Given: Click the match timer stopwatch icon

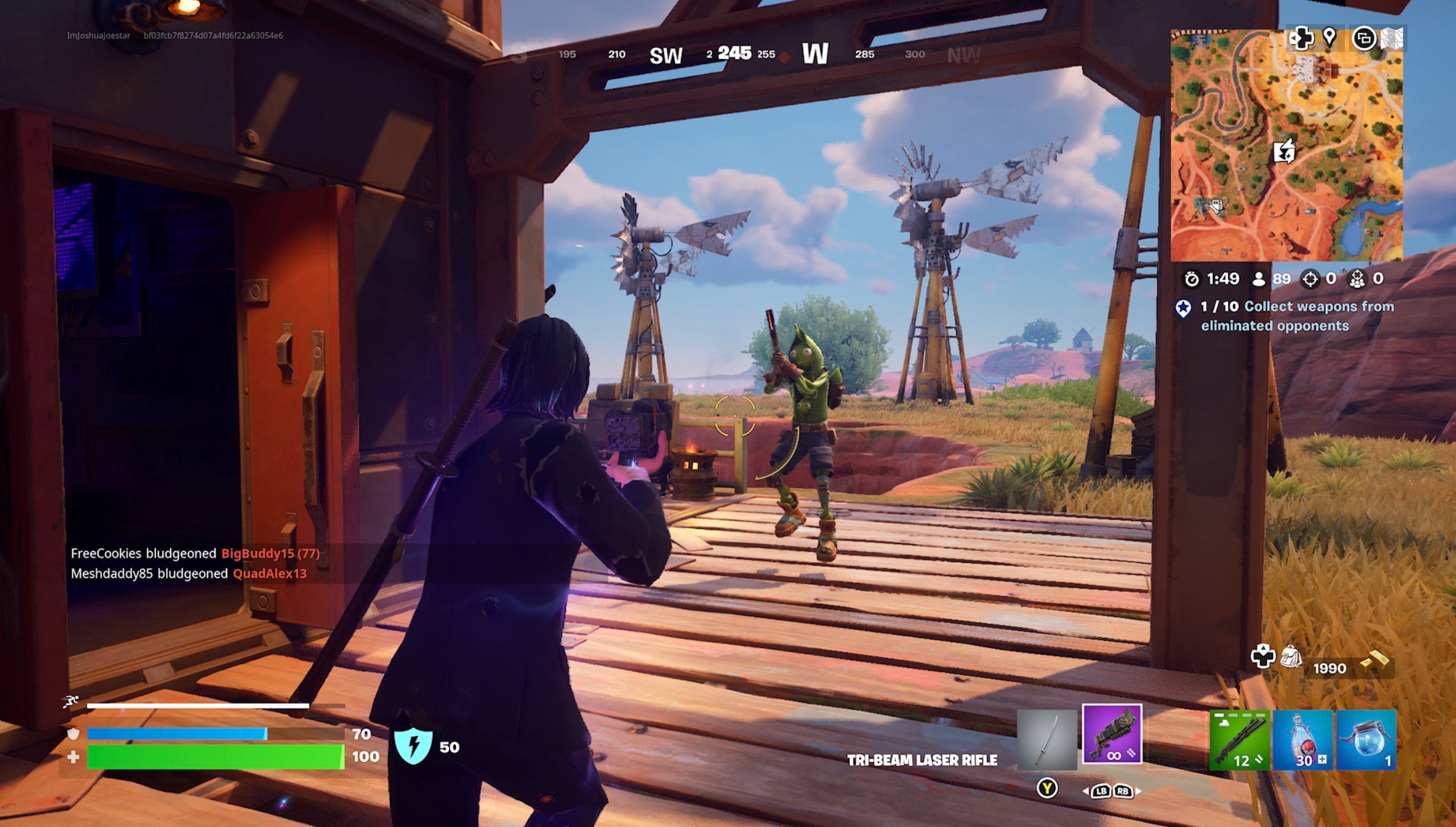Looking at the screenshot, I should point(1192,279).
